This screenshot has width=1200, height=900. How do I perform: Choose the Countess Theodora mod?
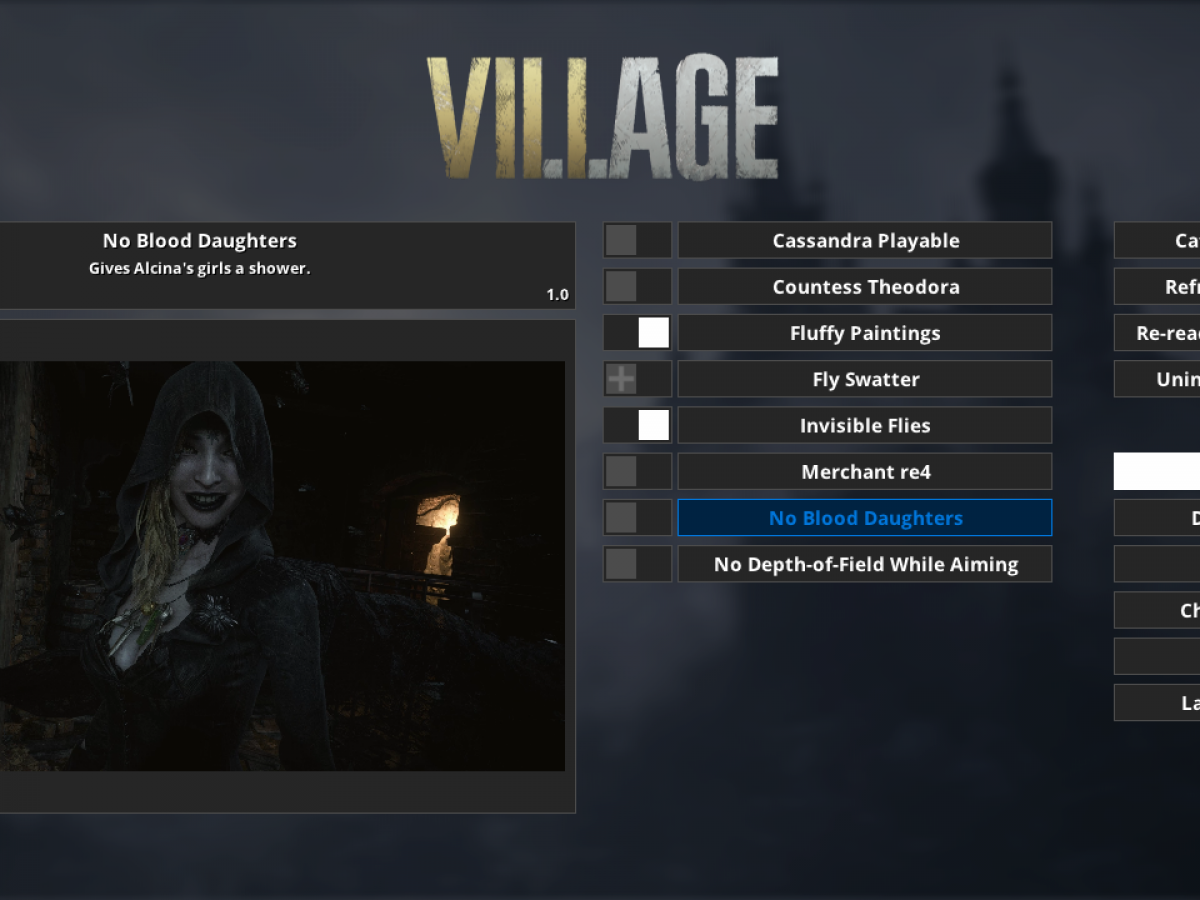[865, 287]
